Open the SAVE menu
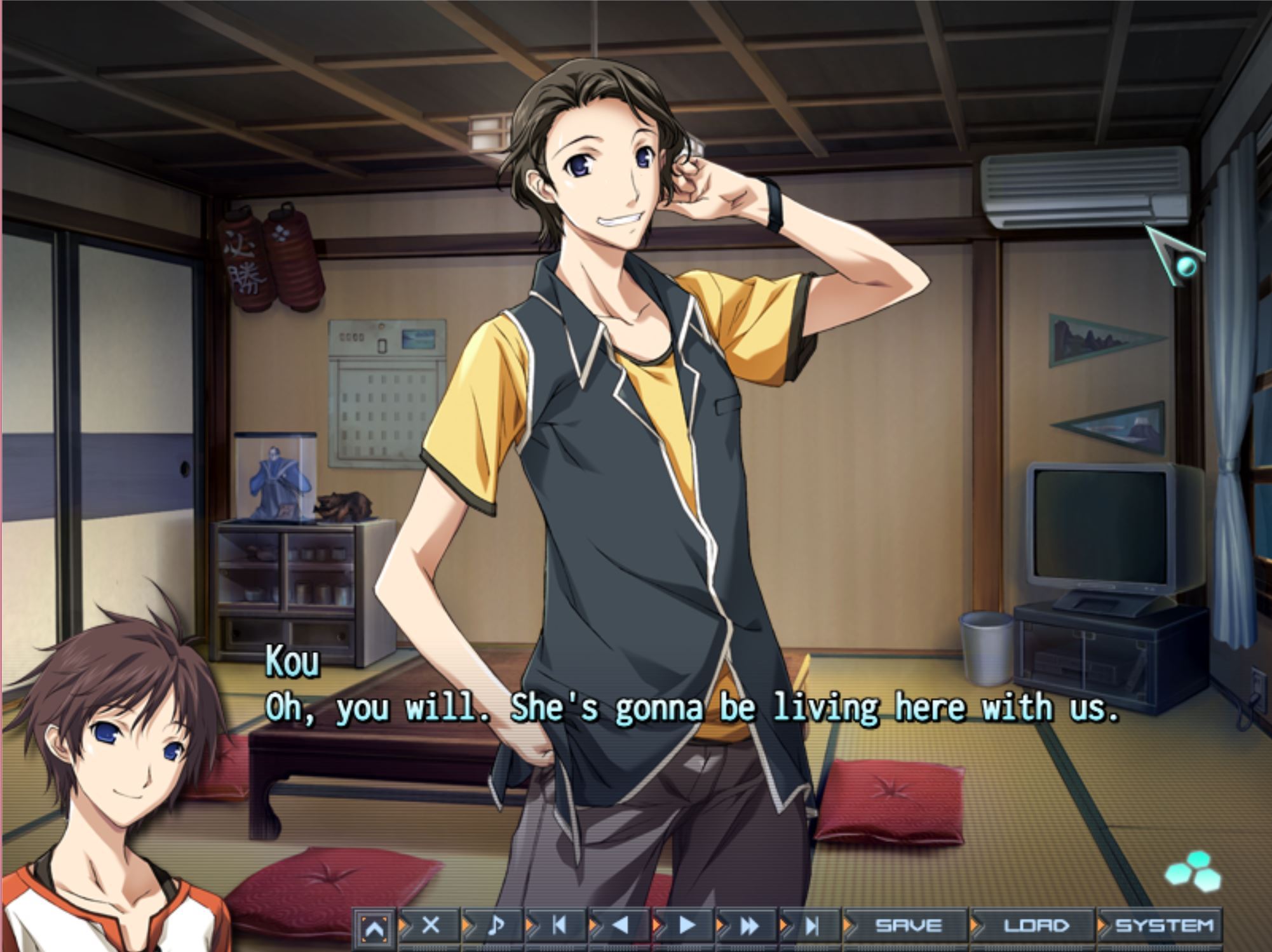This screenshot has width=1272, height=952. point(908,925)
